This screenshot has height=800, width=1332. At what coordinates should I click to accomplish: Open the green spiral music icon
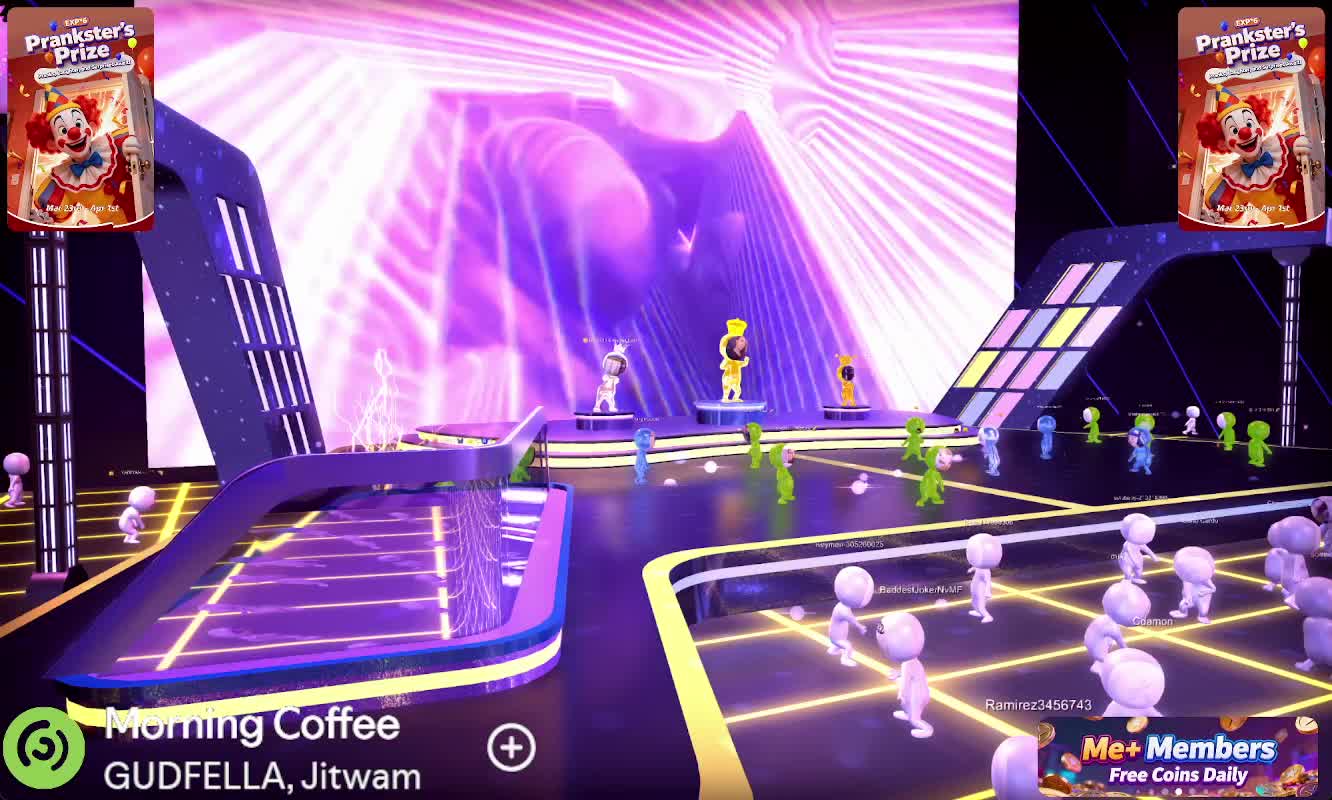point(43,747)
